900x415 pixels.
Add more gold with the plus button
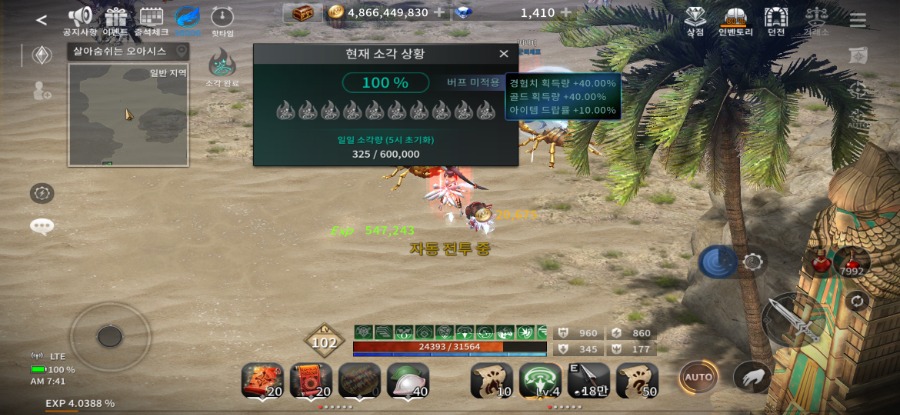pos(439,13)
